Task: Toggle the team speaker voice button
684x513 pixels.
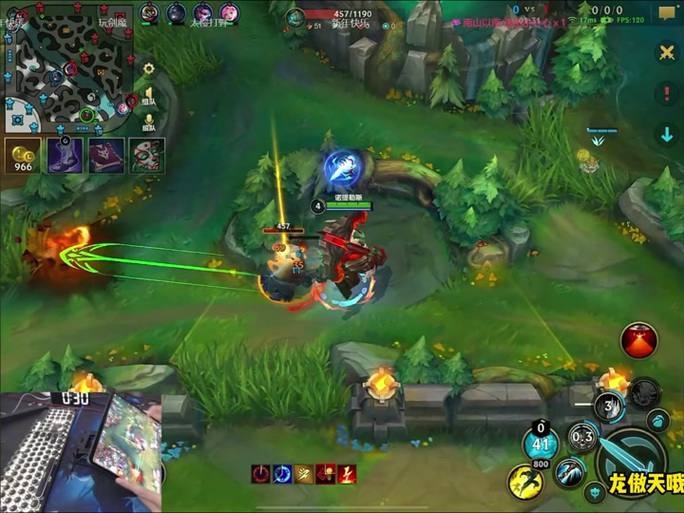Action: click(x=149, y=96)
